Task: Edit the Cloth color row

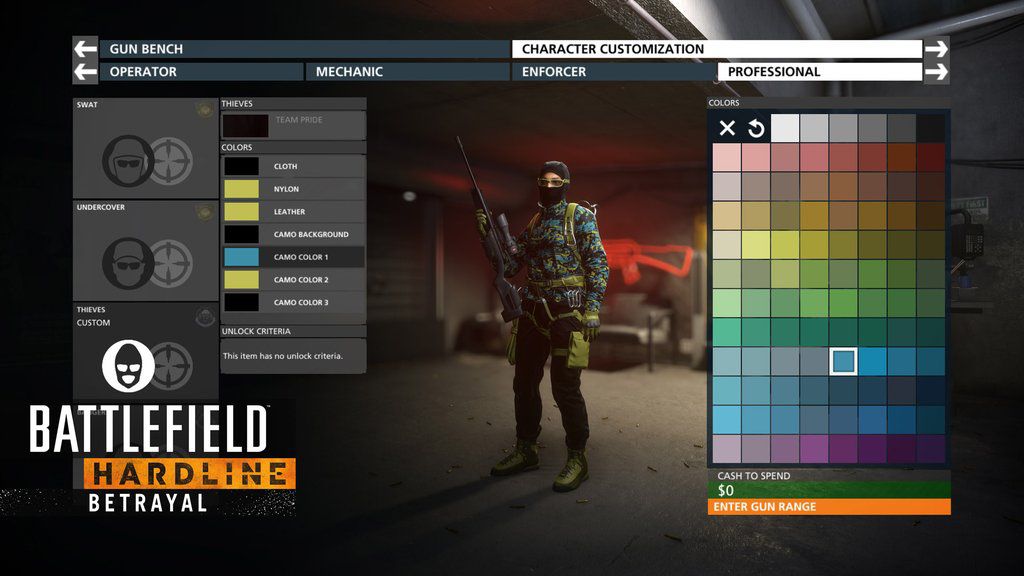Action: click(293, 166)
